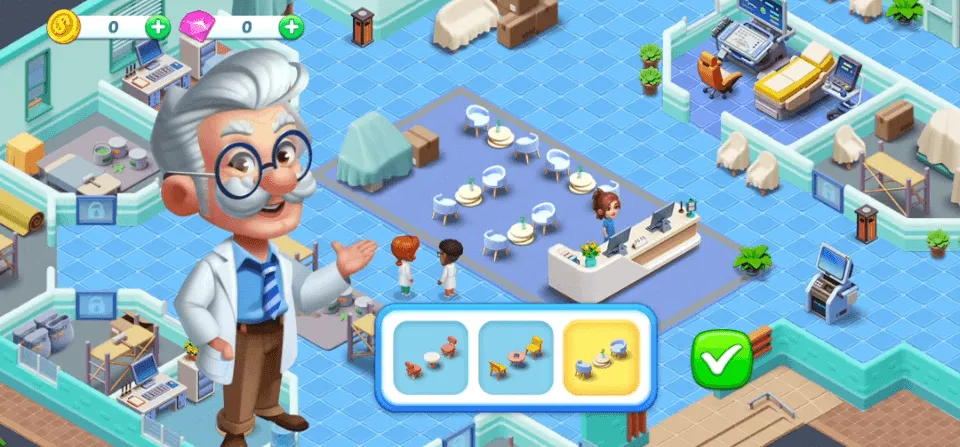Add more gold coins with the plus button
Viewport: 960px width, 447px height.
pyautogui.click(x=158, y=27)
